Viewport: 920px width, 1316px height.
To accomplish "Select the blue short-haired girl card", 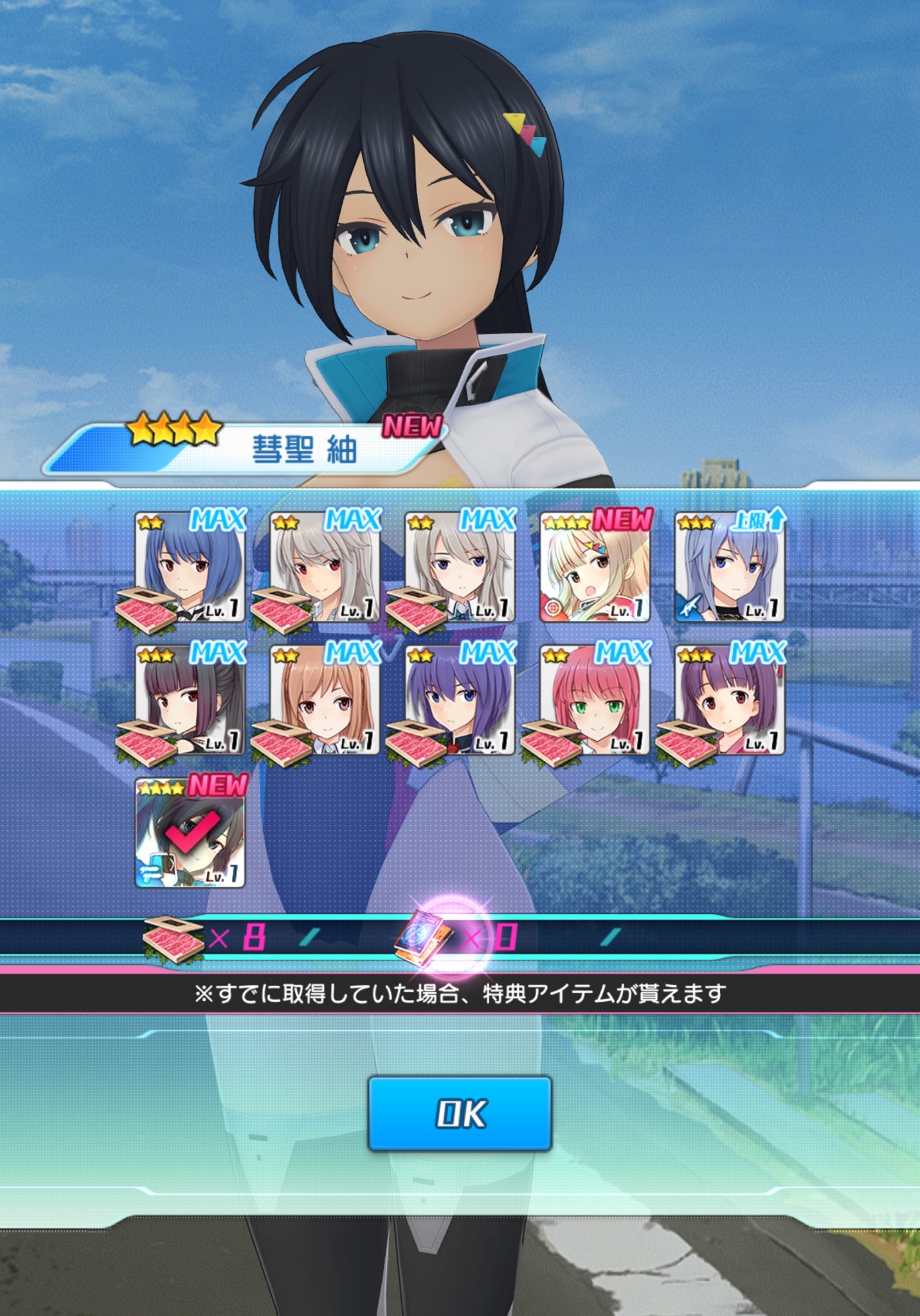I will pyautogui.click(x=190, y=567).
